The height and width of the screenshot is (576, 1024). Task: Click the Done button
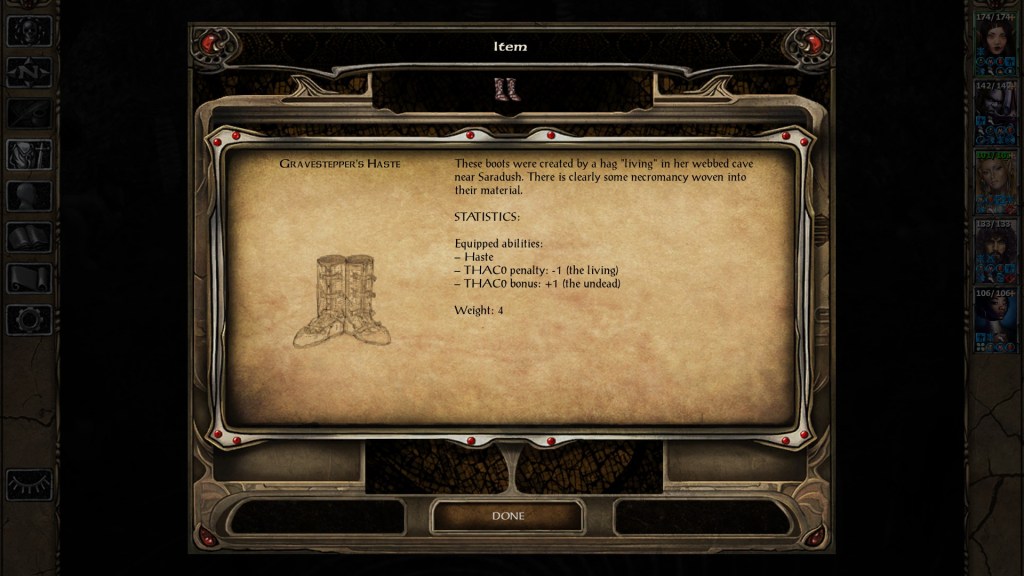click(x=507, y=516)
